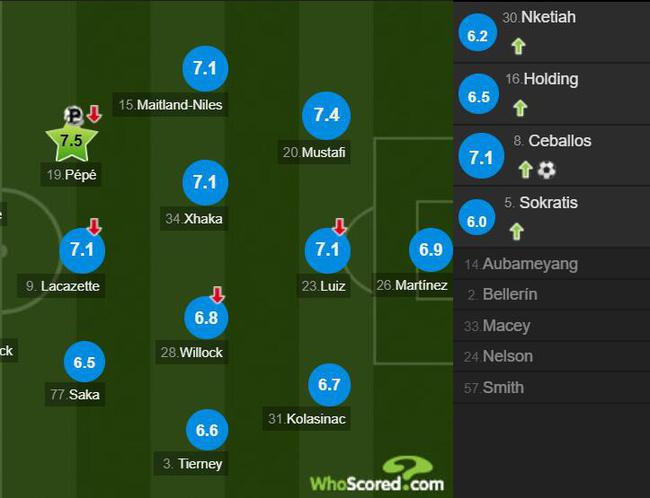
Task: Open unused substitute Nelson's entry
Action: [507, 356]
